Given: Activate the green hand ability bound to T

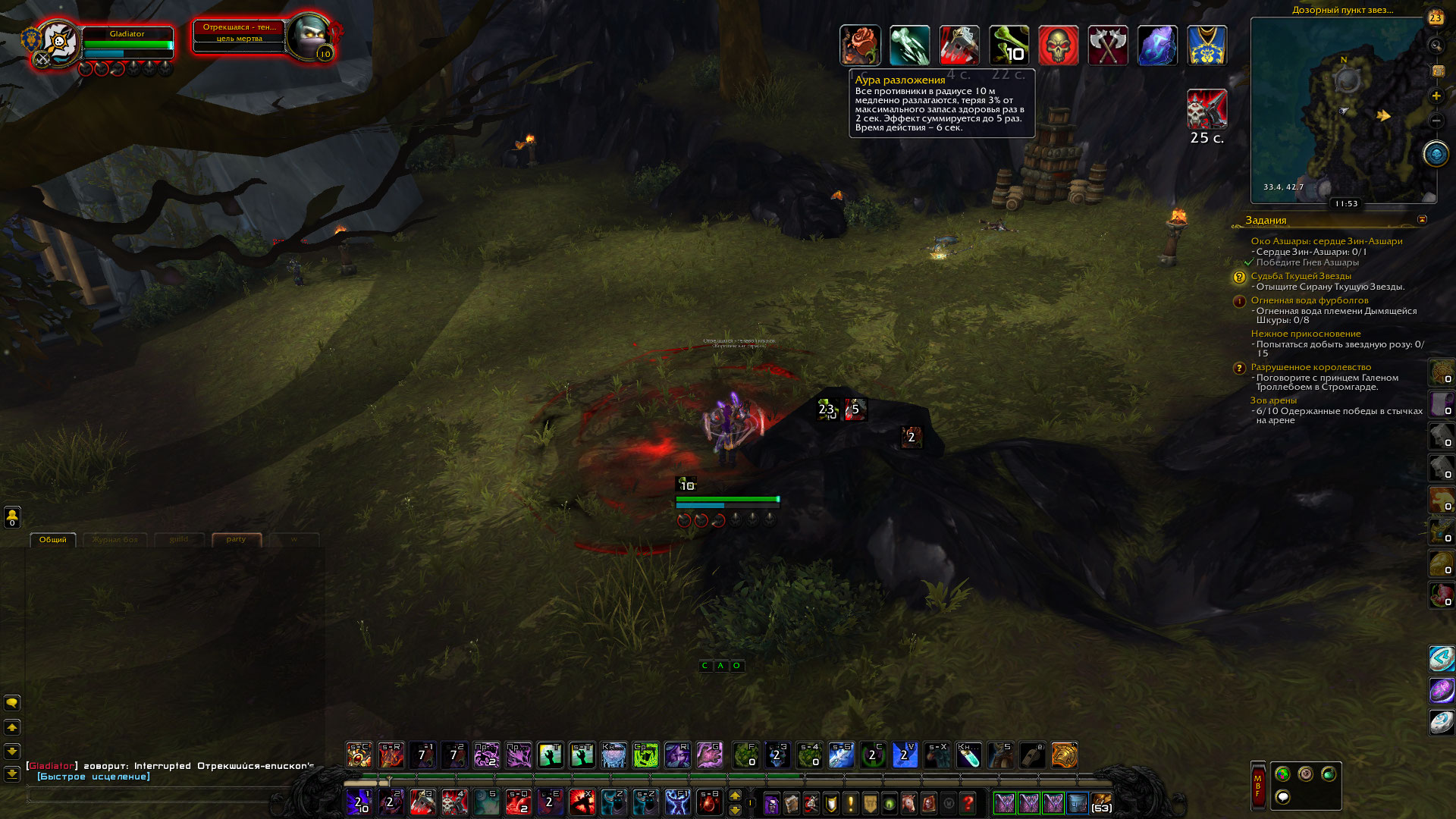Looking at the screenshot, I should tap(550, 755).
